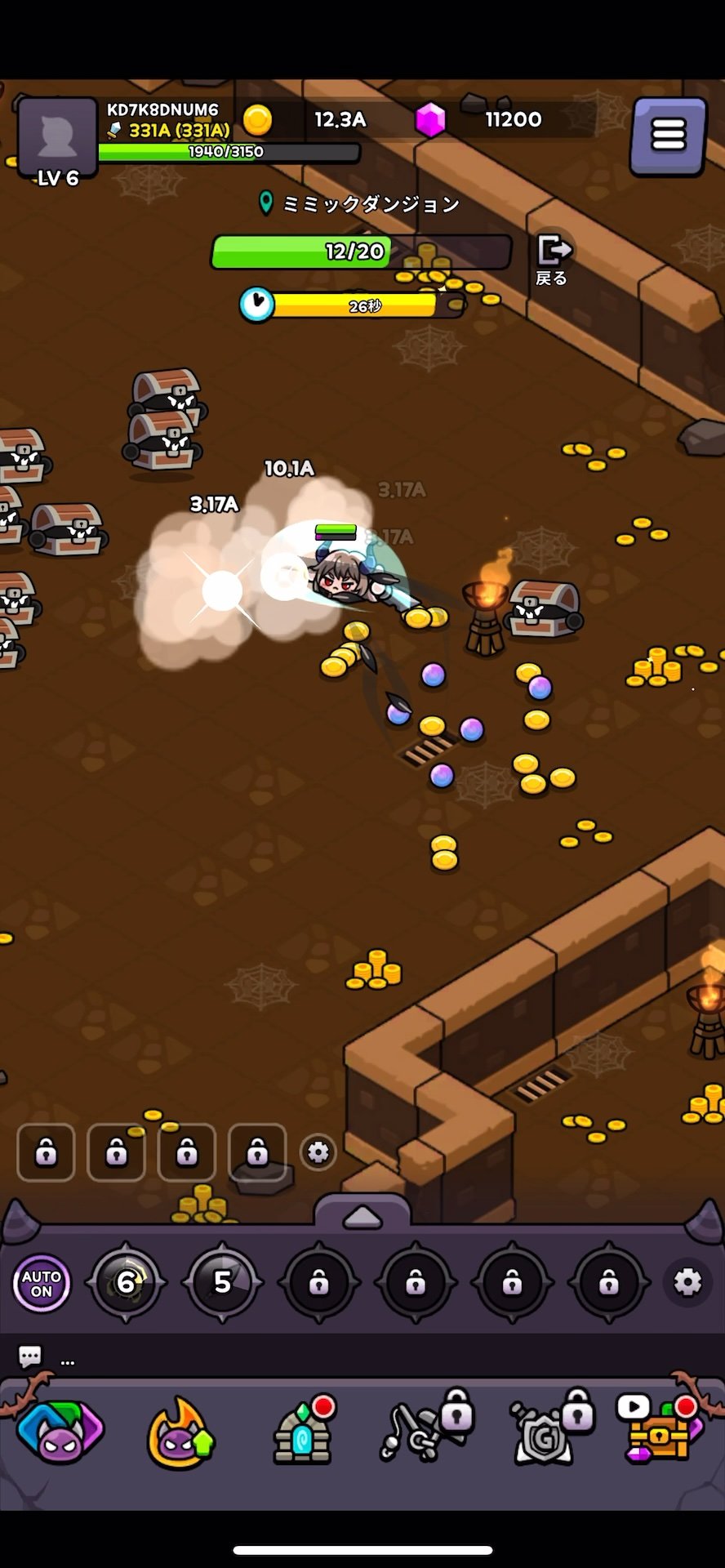Activate the skill showing cooldown 5

click(222, 1283)
